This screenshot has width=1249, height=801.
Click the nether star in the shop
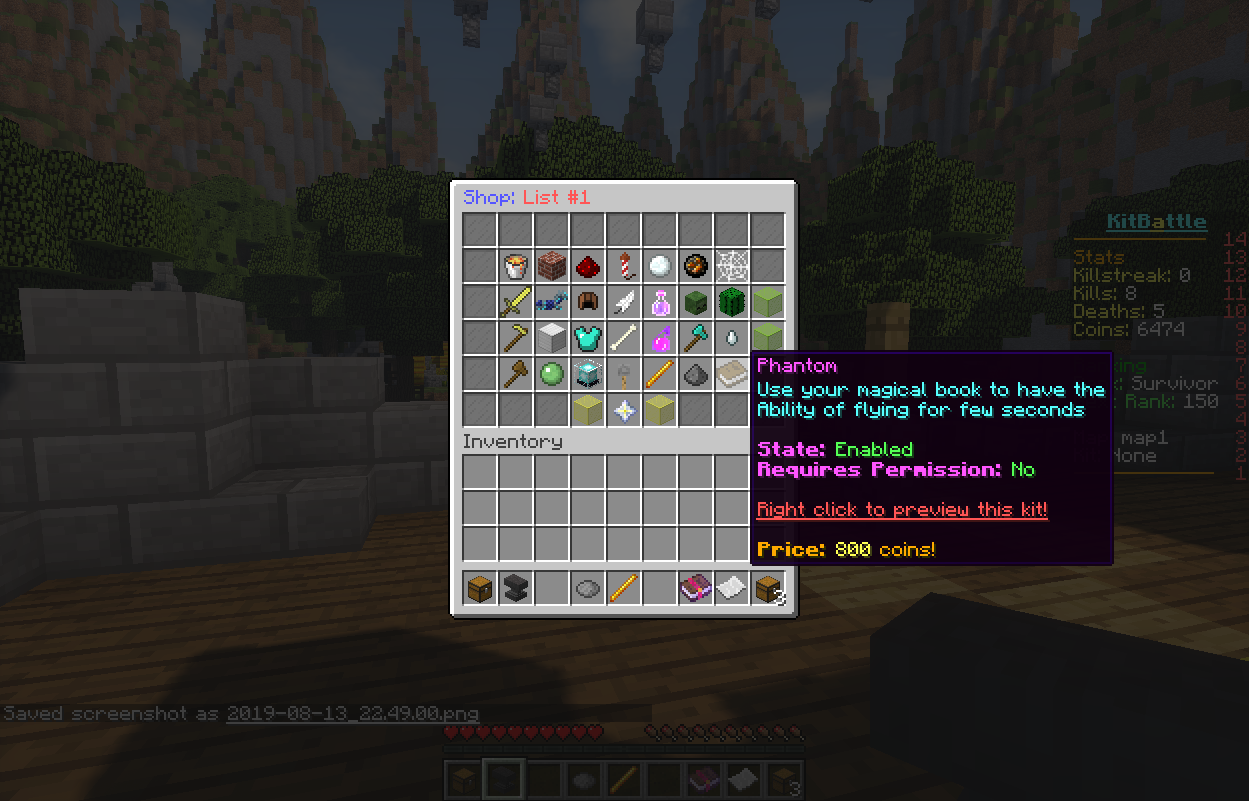pyautogui.click(x=624, y=410)
